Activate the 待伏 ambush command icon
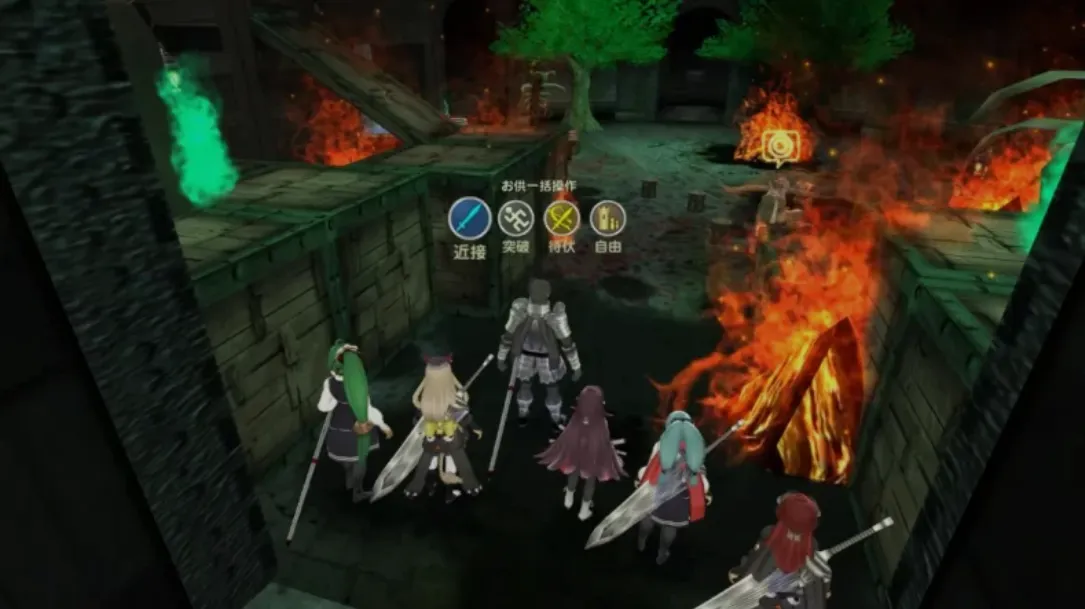 click(561, 218)
